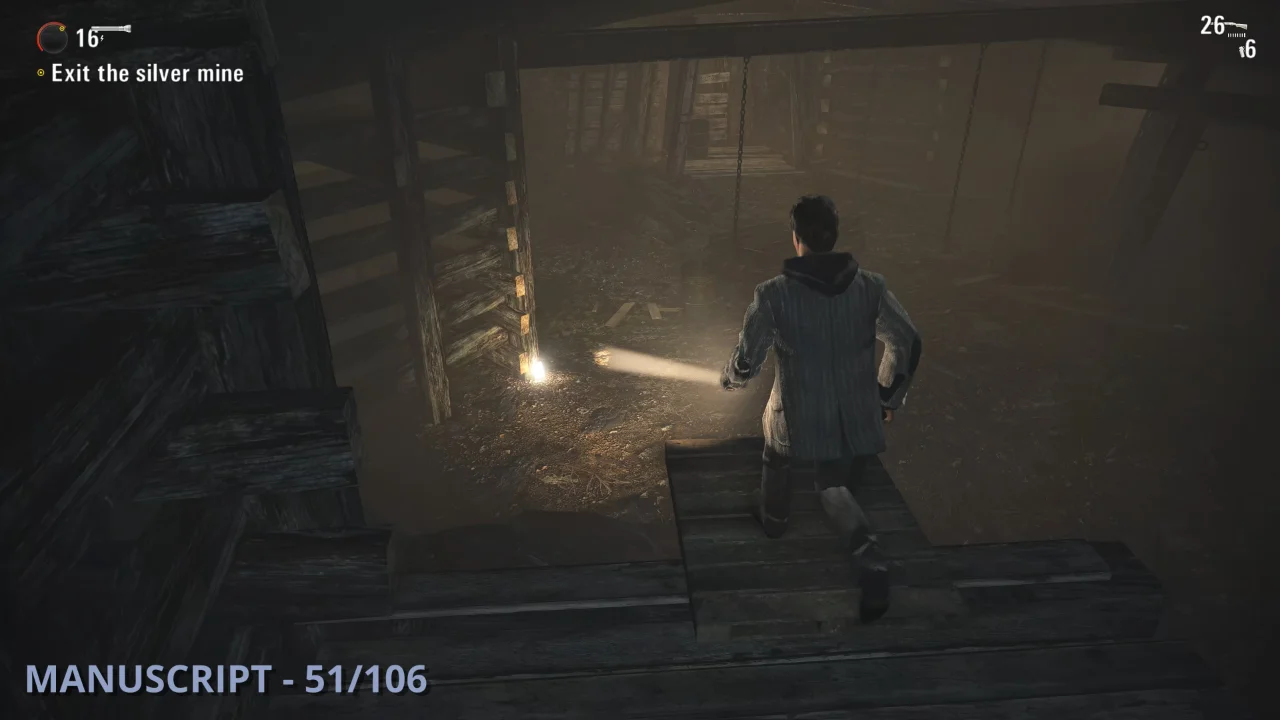Click the battery count number 16

pos(86,38)
